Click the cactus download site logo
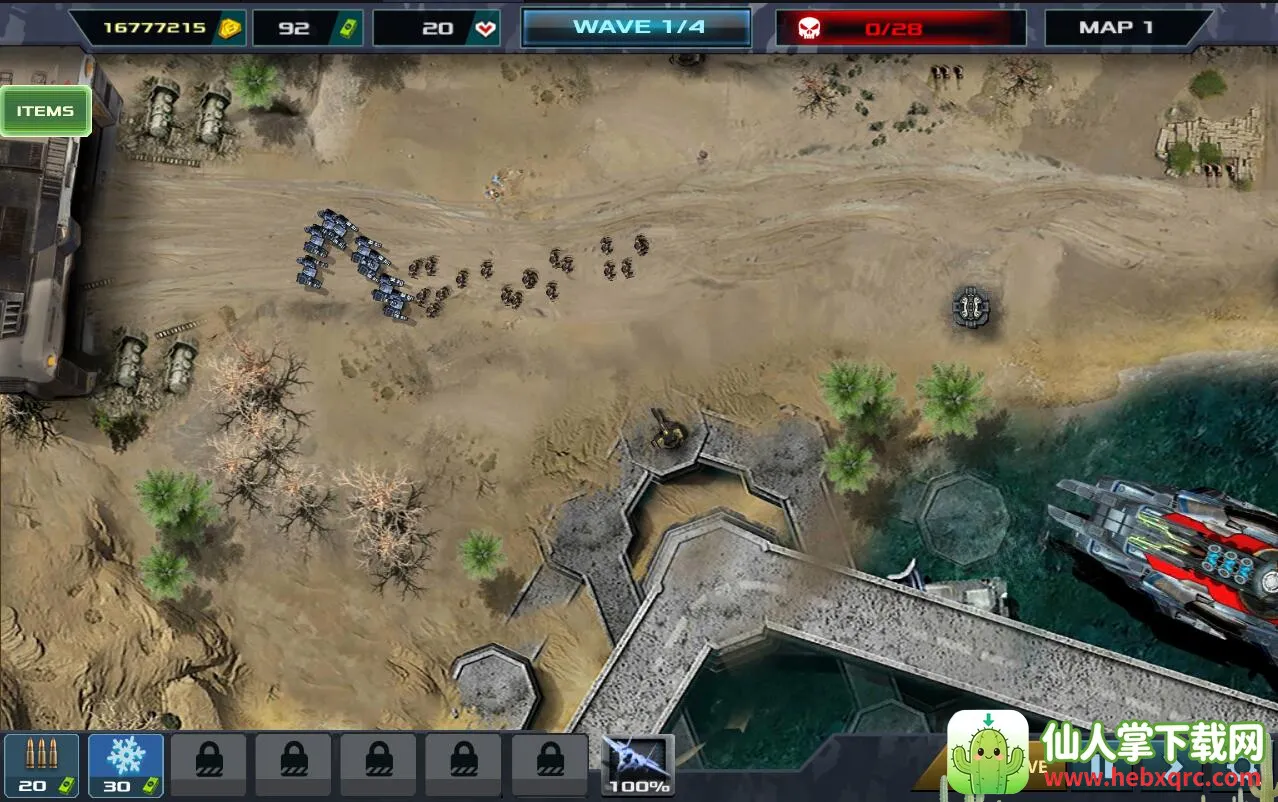Image resolution: width=1278 pixels, height=802 pixels. [988, 753]
